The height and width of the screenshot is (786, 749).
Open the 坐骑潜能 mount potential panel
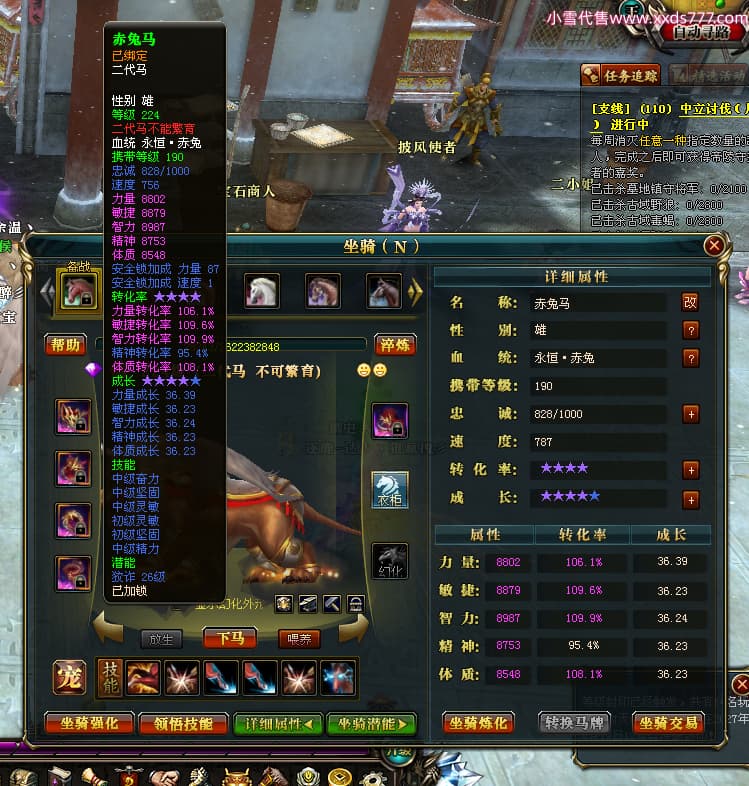click(370, 724)
